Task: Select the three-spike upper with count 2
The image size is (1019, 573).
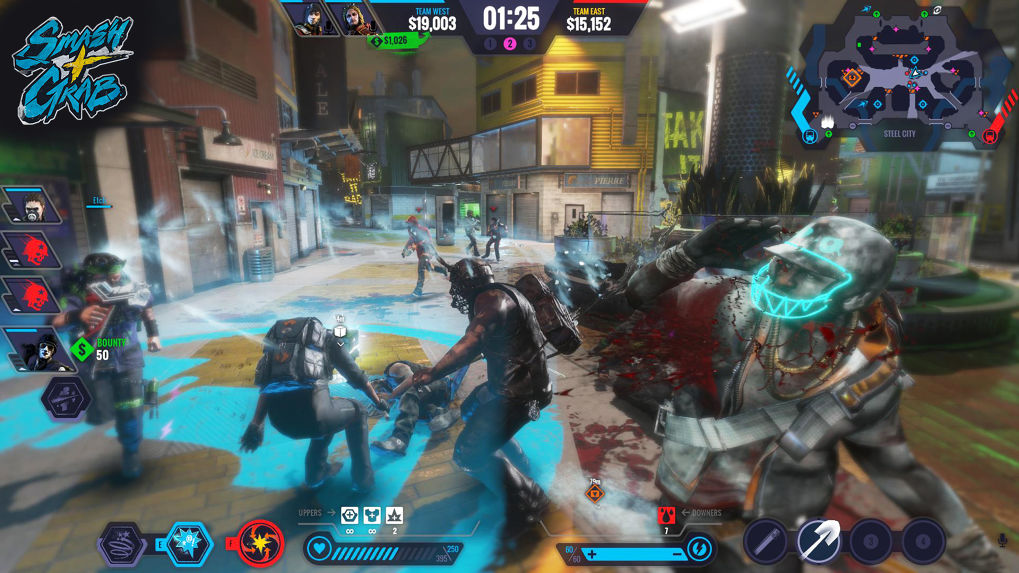Action: click(394, 516)
